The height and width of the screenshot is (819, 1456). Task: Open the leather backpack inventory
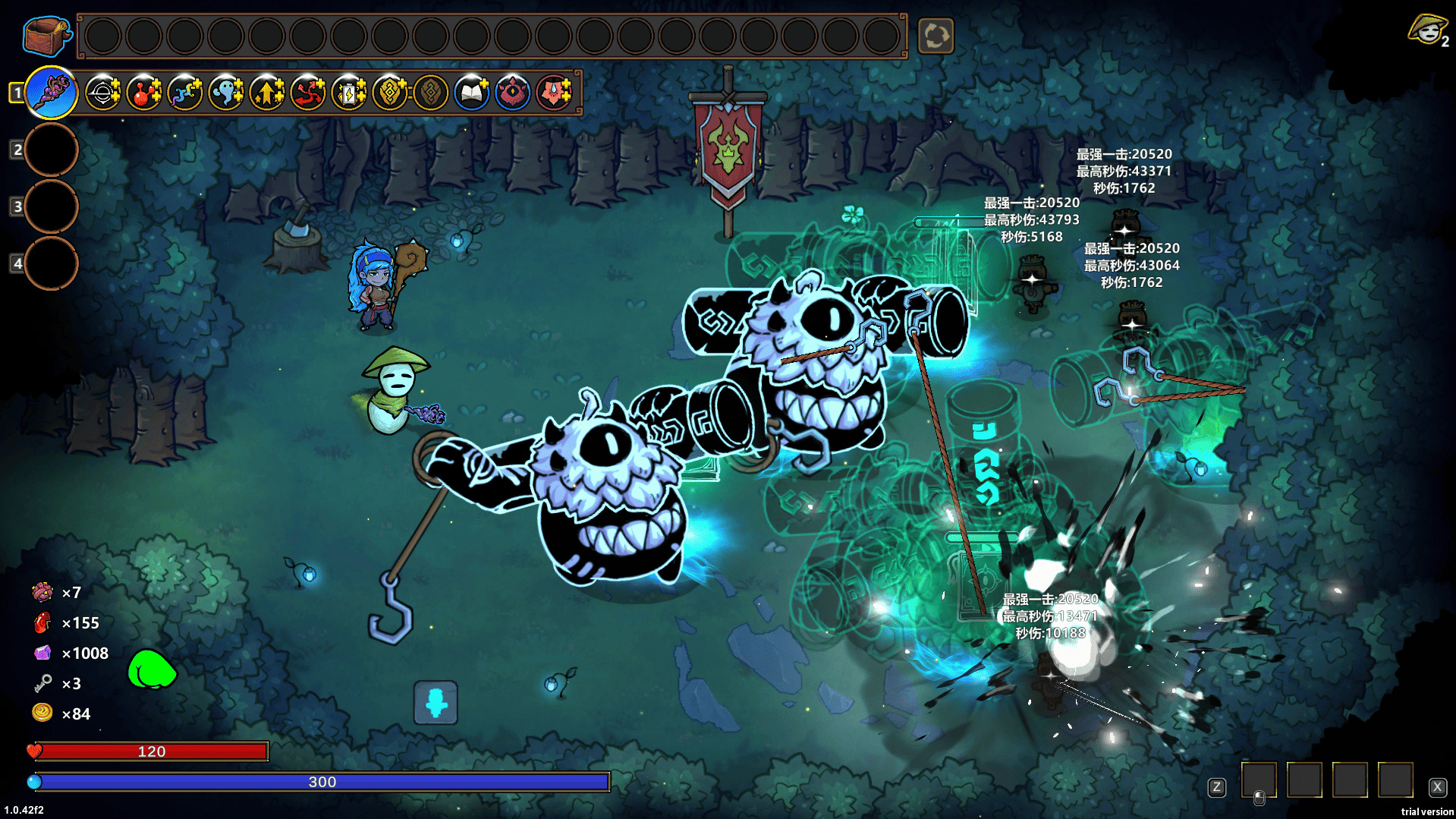tap(47, 35)
